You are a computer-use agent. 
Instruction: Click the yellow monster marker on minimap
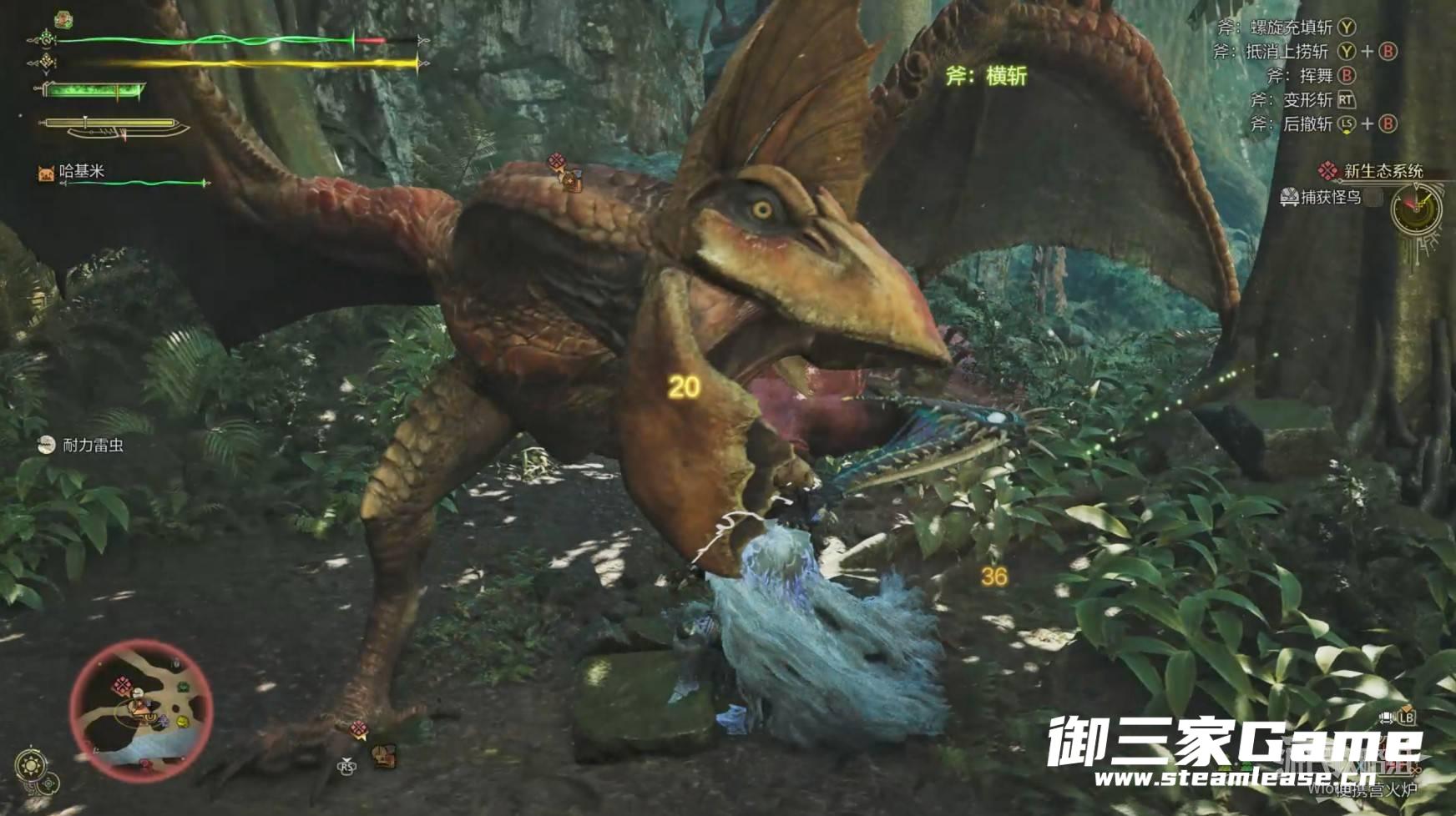[184, 721]
